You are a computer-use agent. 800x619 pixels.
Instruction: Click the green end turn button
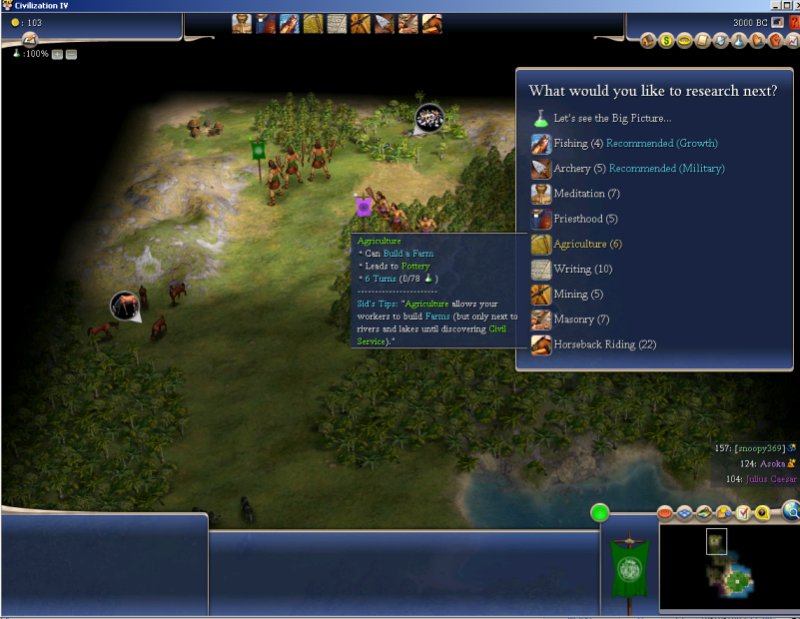[x=600, y=514]
